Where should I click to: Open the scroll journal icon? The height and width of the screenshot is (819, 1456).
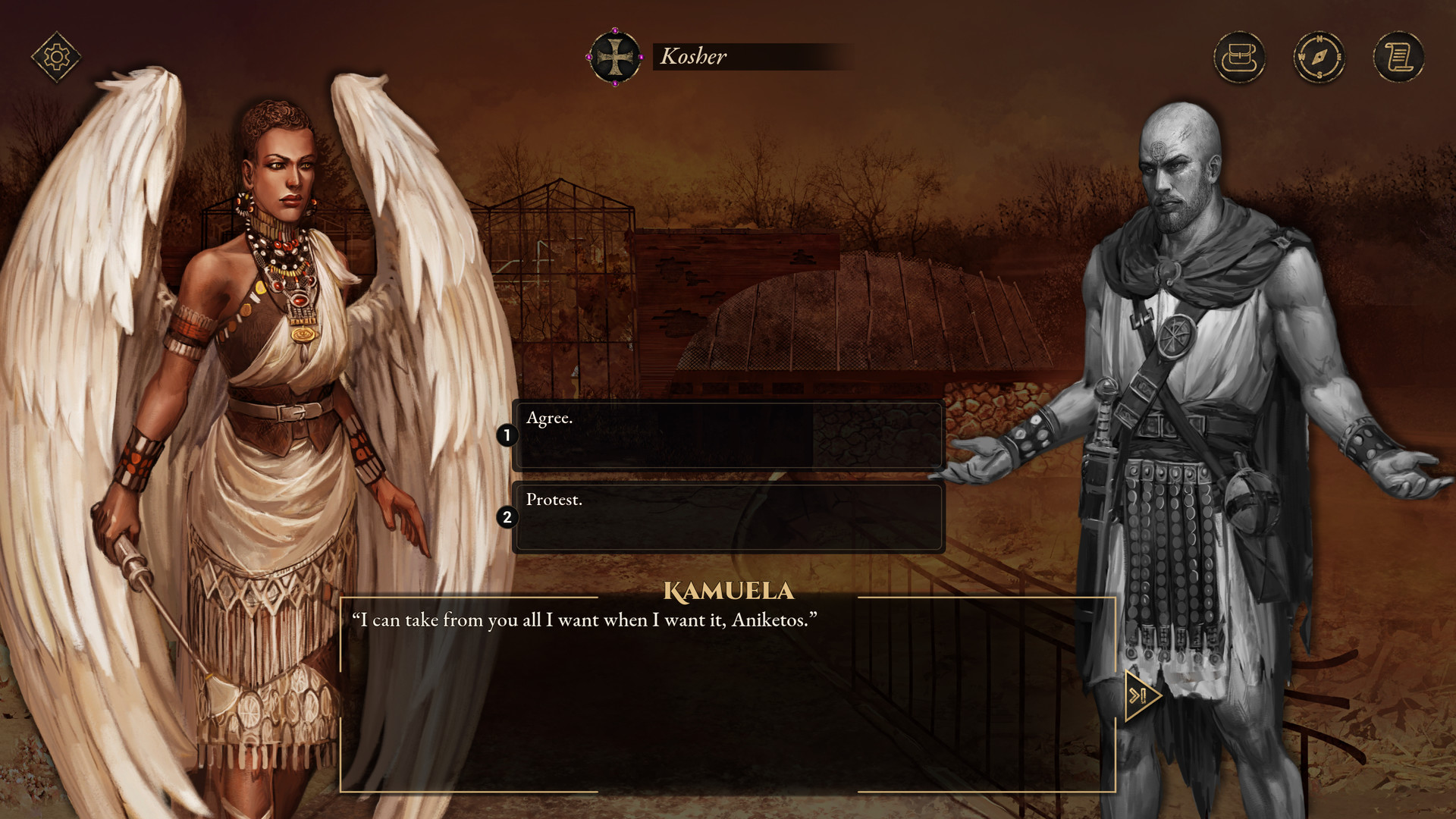(x=1398, y=57)
